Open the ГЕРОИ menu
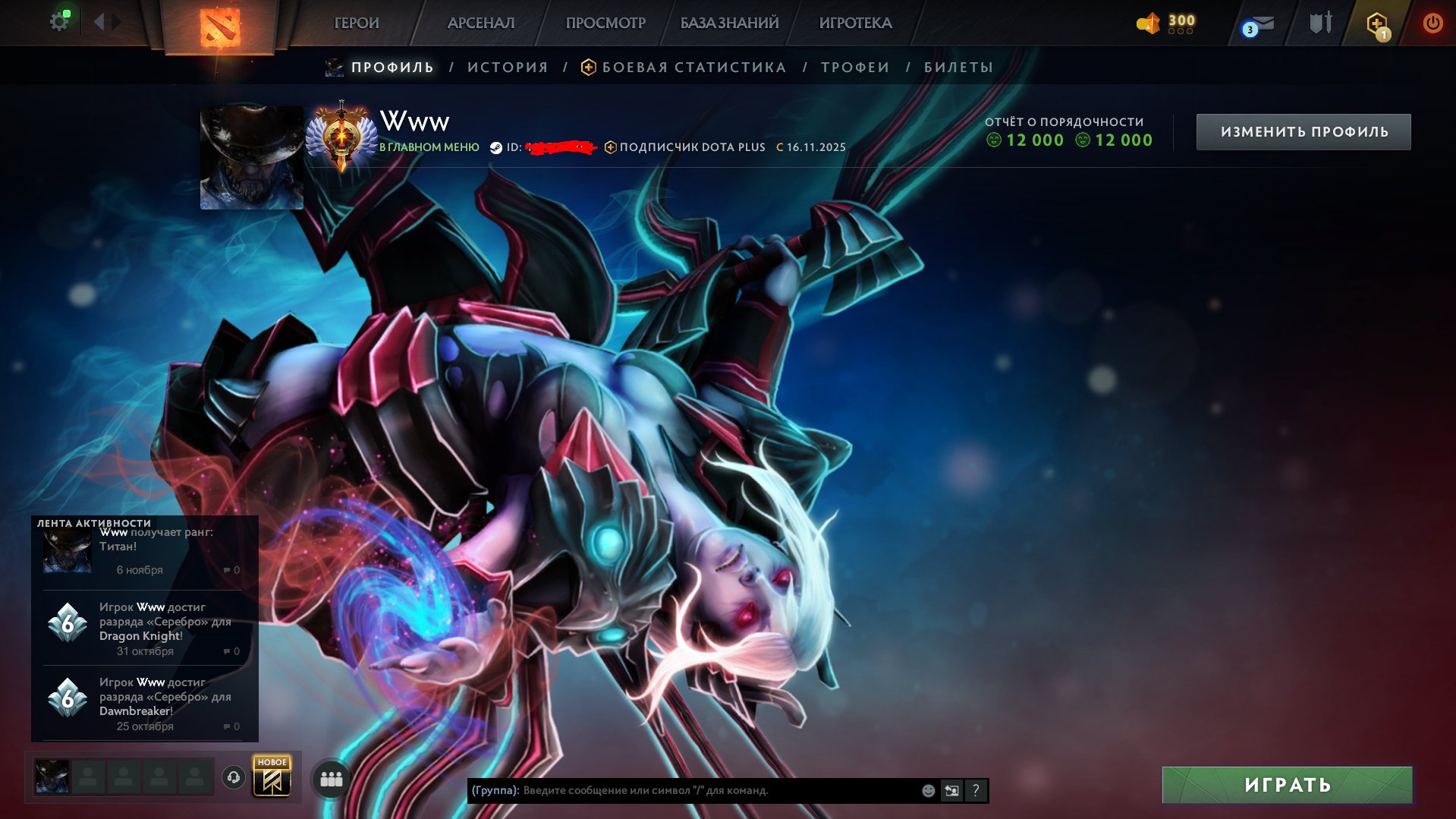 tap(355, 23)
